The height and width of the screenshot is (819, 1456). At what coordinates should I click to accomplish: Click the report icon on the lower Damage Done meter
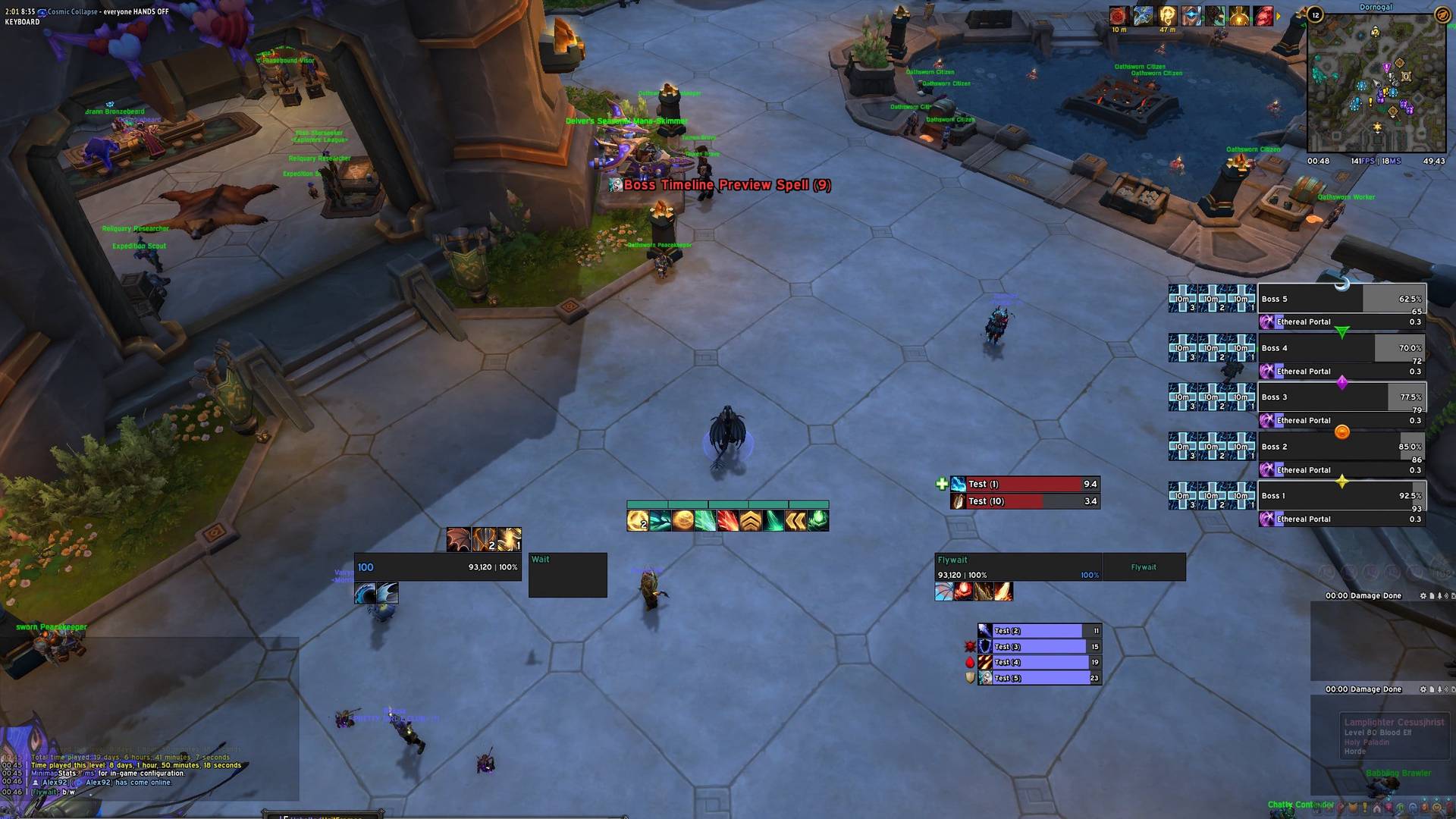coord(1432,691)
